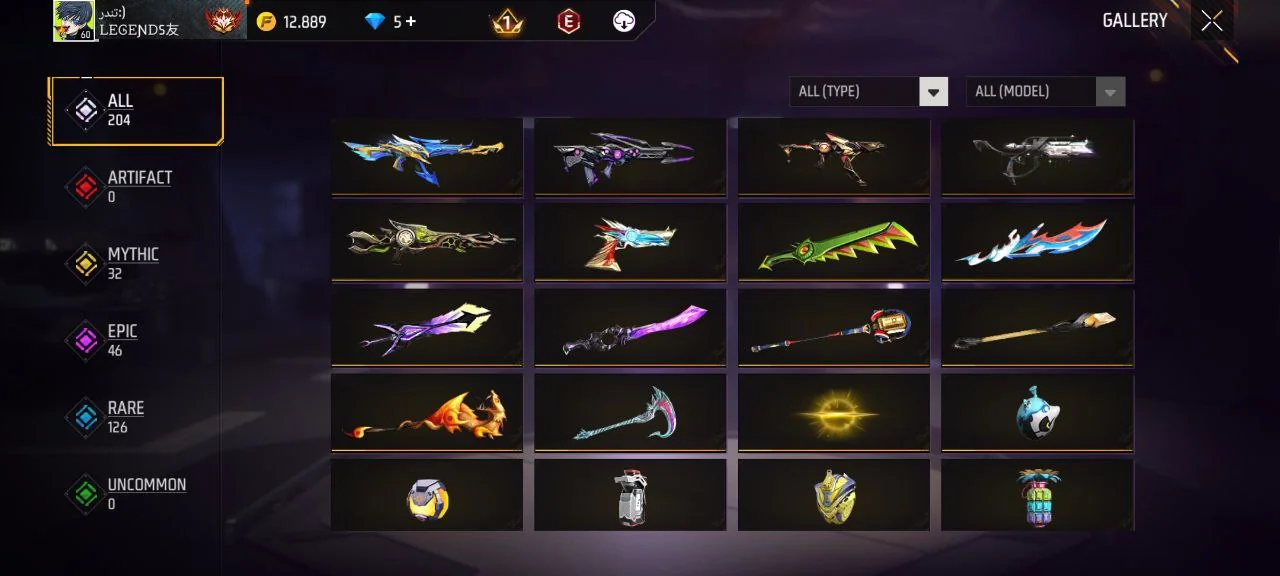Show the Mythic rarity items
The height and width of the screenshot is (576, 1280).
(x=132, y=263)
